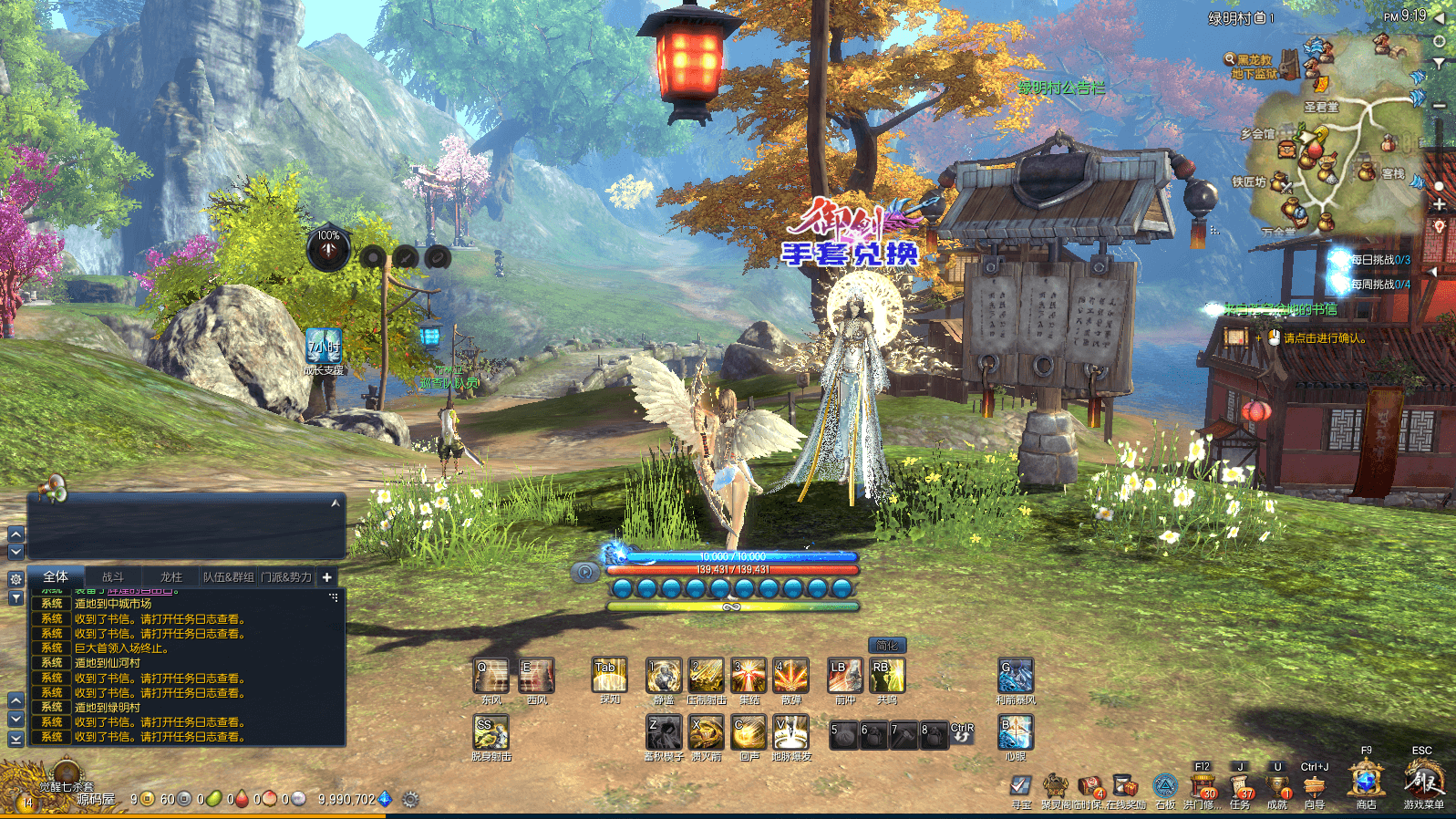Open the 商店 shop icon
The image size is (1456, 819).
click(x=1366, y=783)
